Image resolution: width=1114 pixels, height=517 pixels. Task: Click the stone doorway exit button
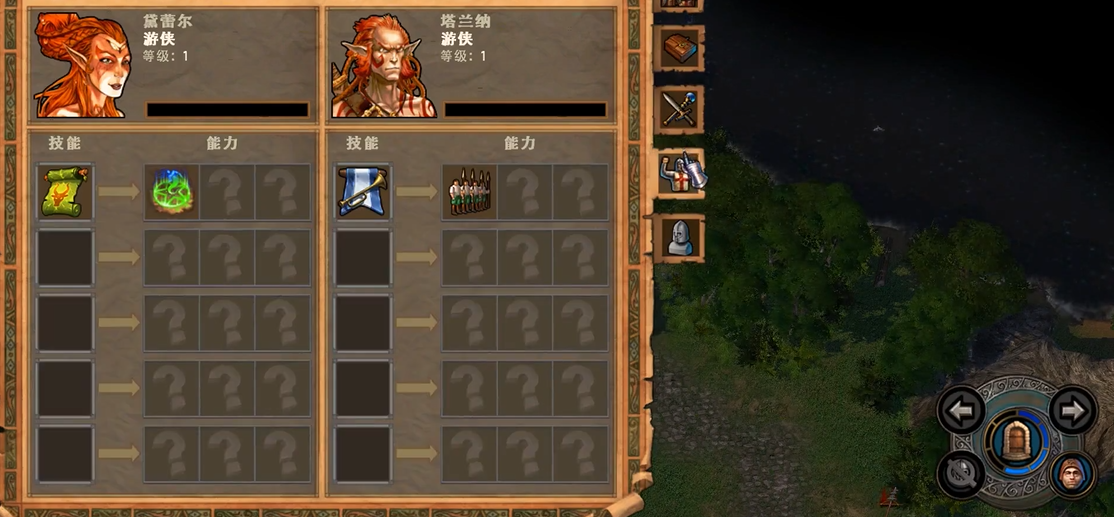pyautogui.click(x=1017, y=441)
